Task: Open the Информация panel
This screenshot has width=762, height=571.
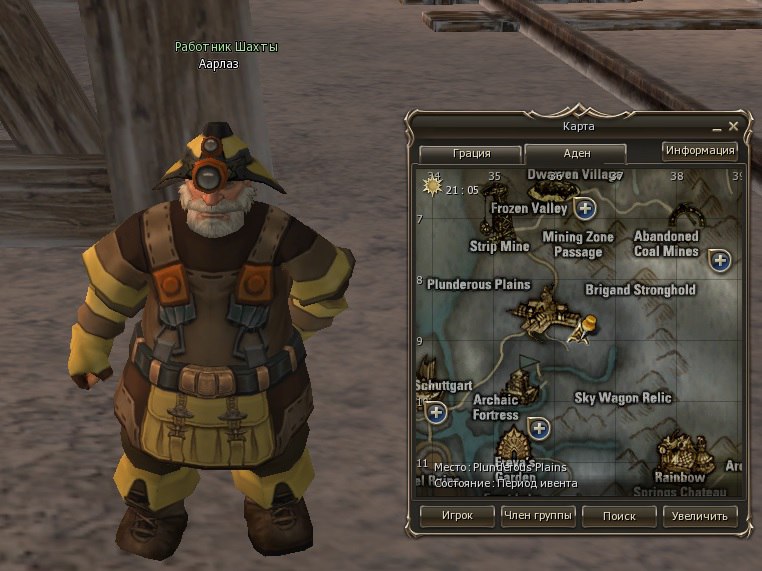Action: click(700, 151)
